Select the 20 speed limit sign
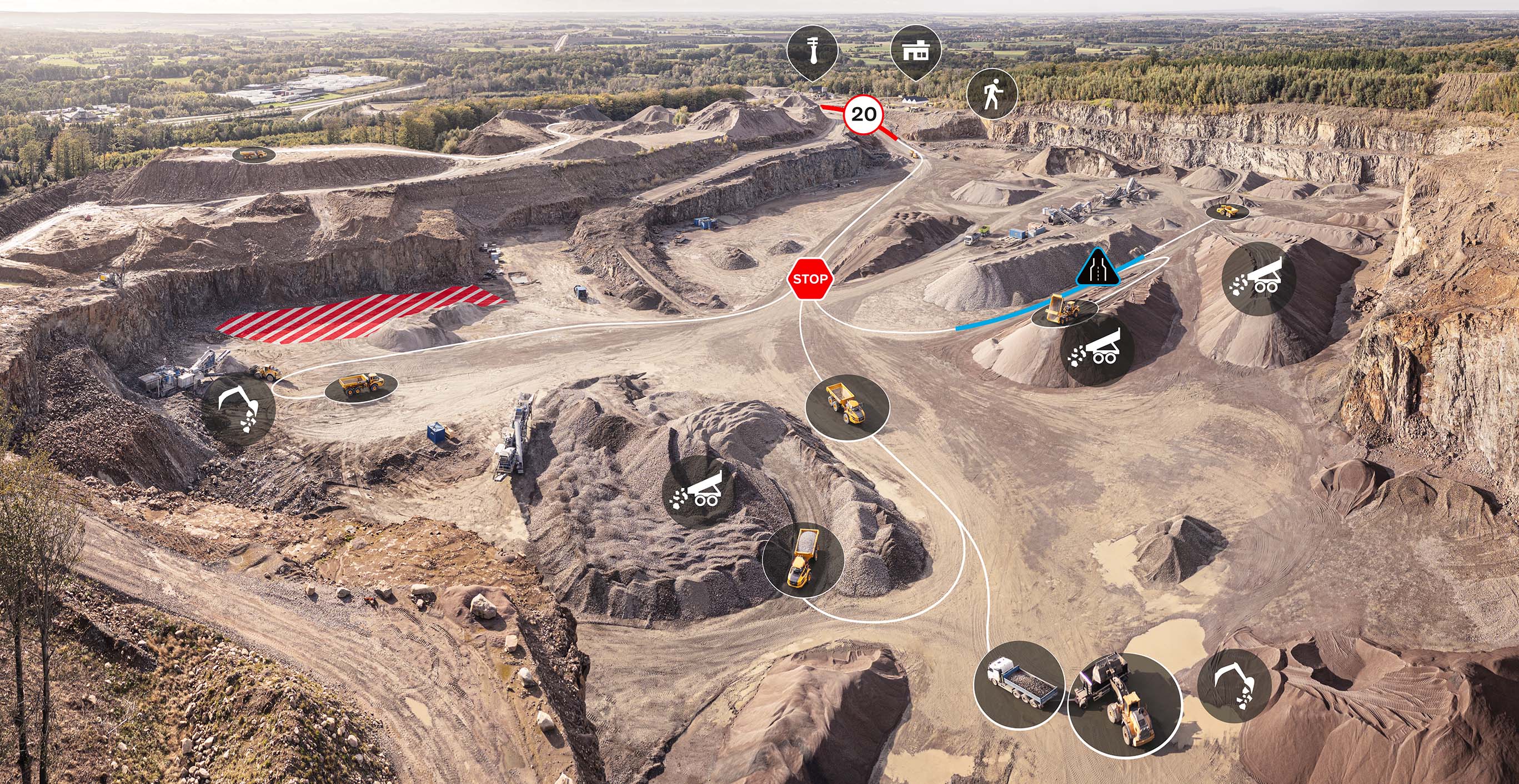Screen dimensions: 1519x784 (864, 114)
